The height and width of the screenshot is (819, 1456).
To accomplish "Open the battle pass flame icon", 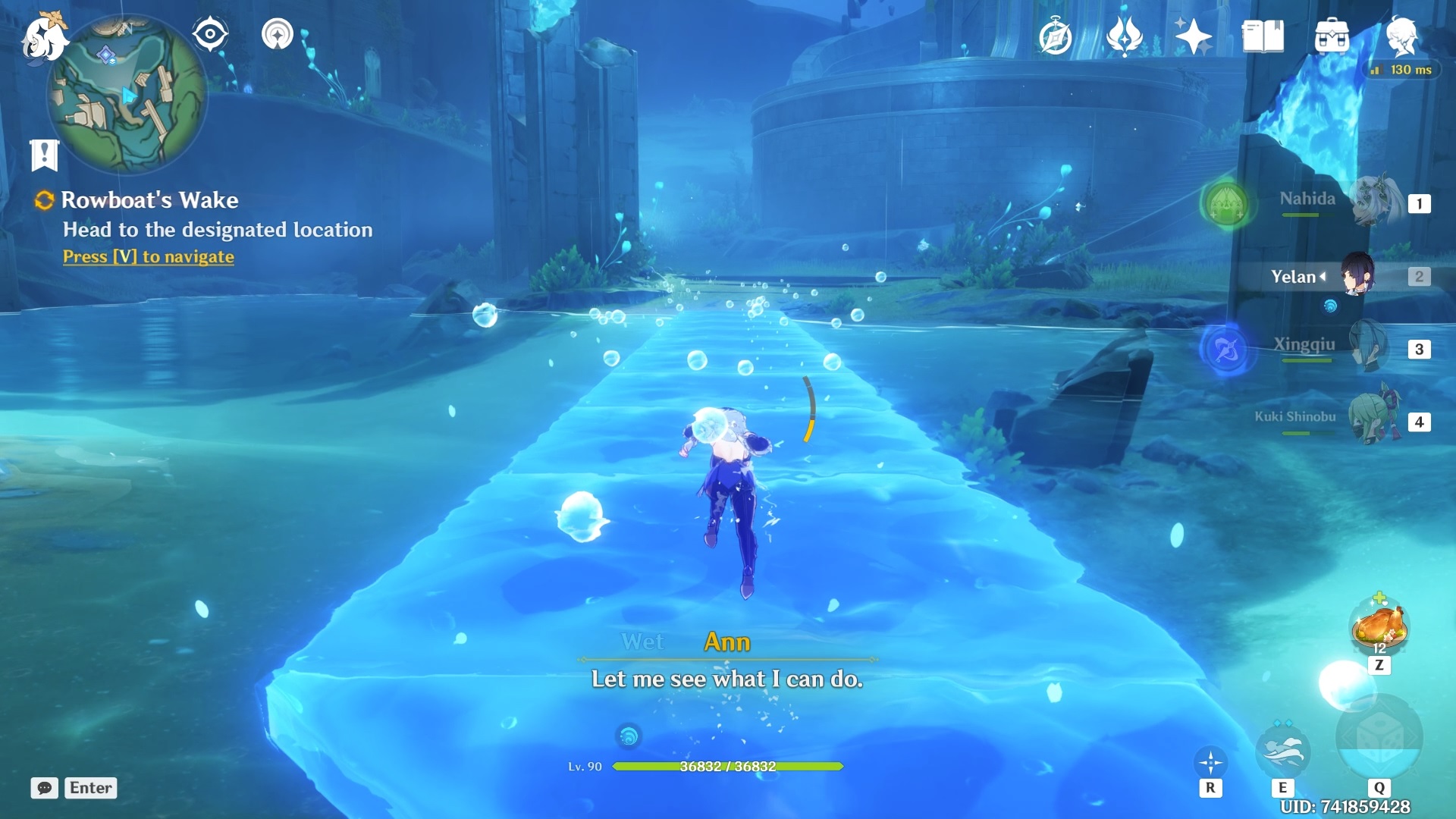I will pyautogui.click(x=1124, y=36).
